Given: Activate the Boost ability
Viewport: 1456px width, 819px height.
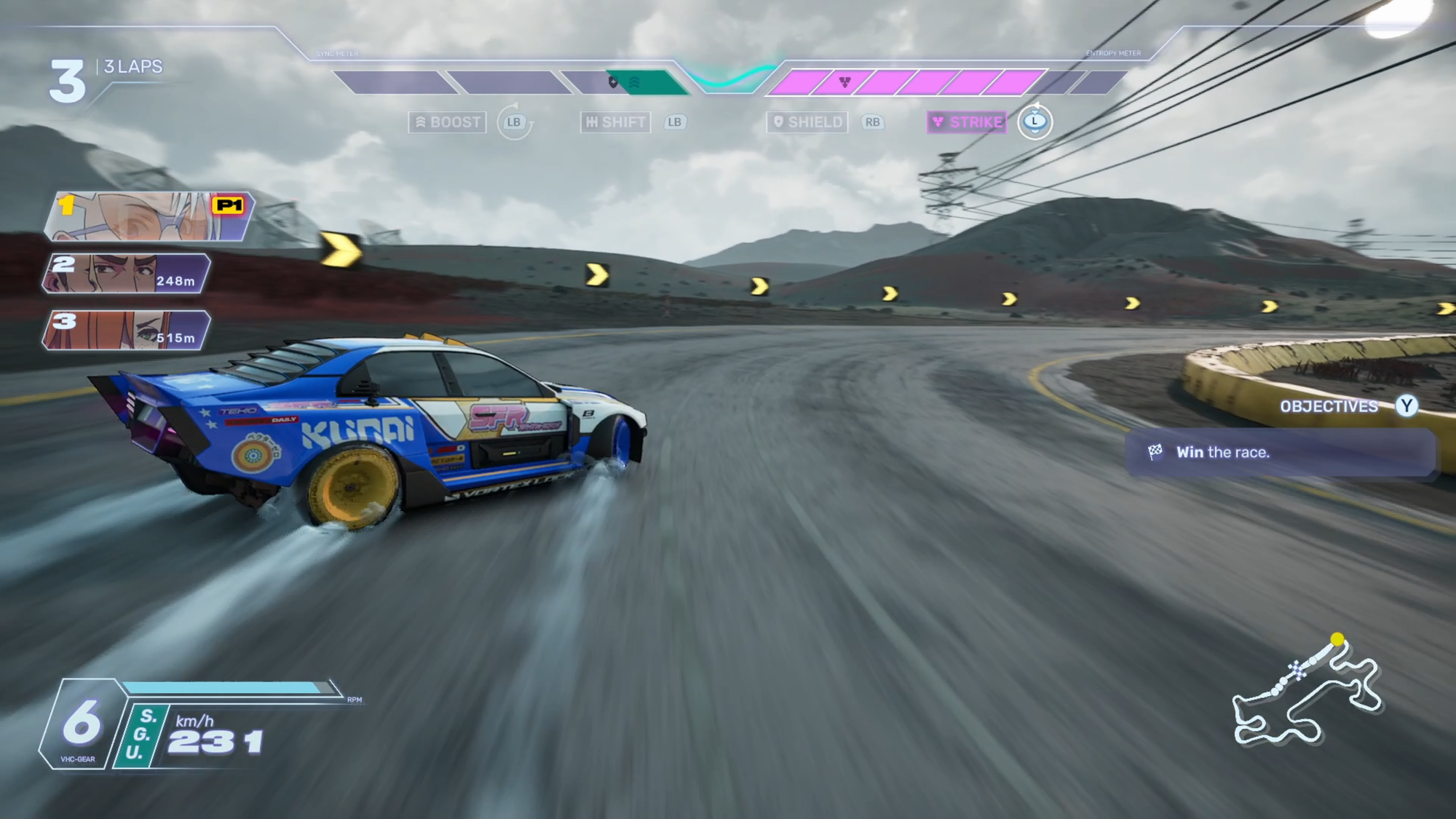Looking at the screenshot, I should pyautogui.click(x=448, y=122).
